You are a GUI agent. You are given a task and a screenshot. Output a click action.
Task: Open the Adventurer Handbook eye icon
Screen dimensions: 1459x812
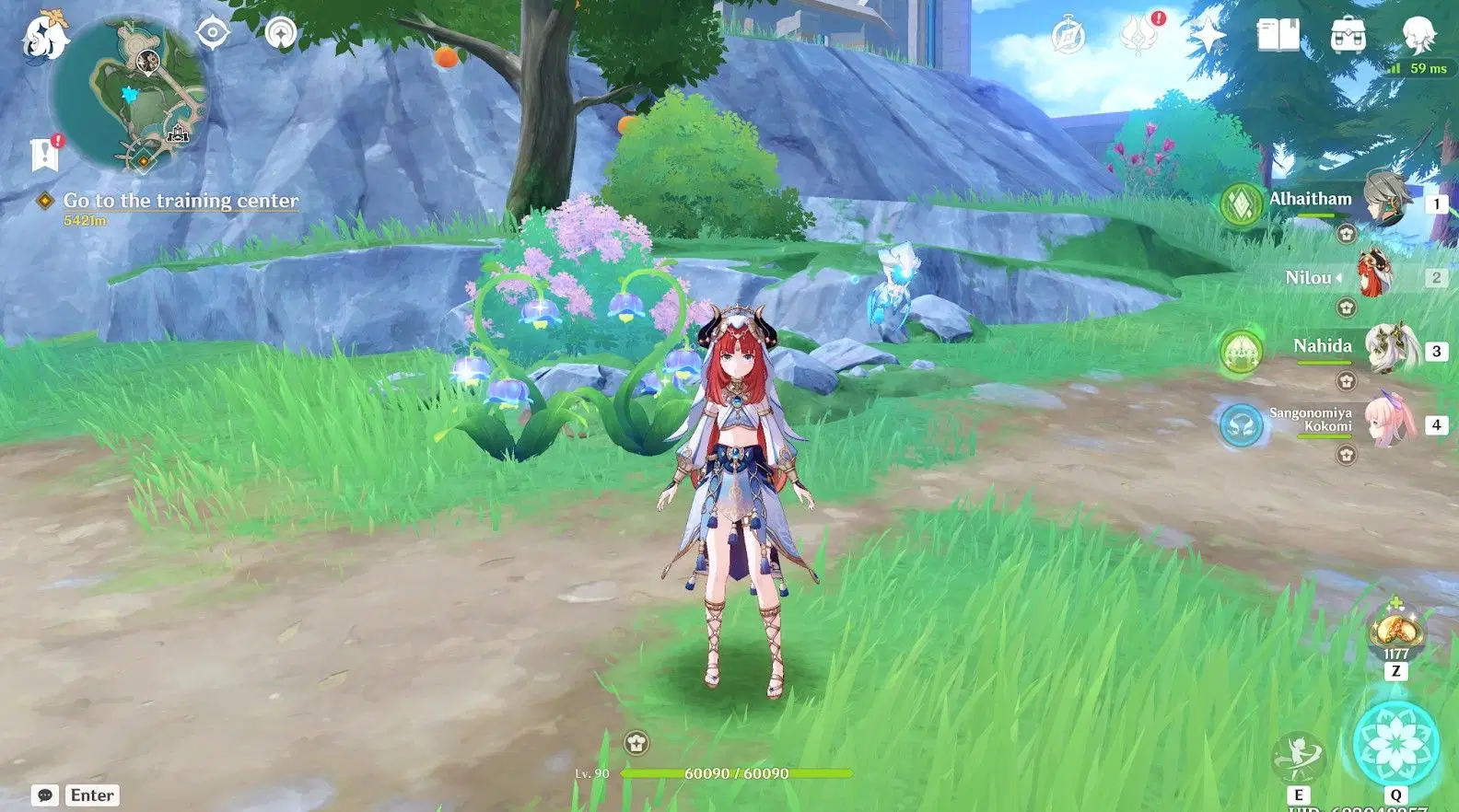click(x=214, y=31)
